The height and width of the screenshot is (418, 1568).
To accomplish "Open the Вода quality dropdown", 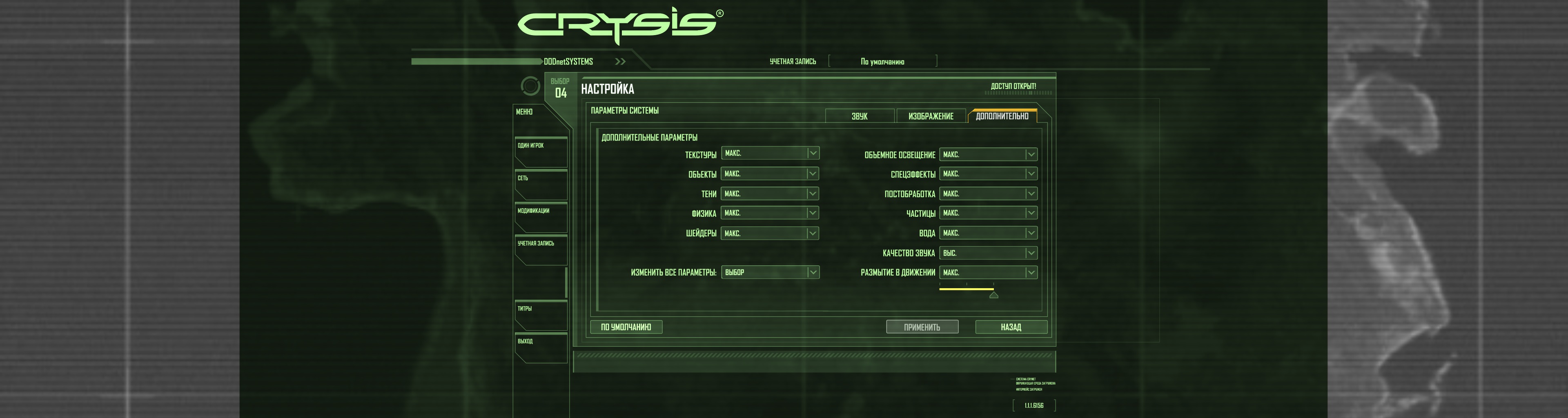I will click(x=988, y=233).
